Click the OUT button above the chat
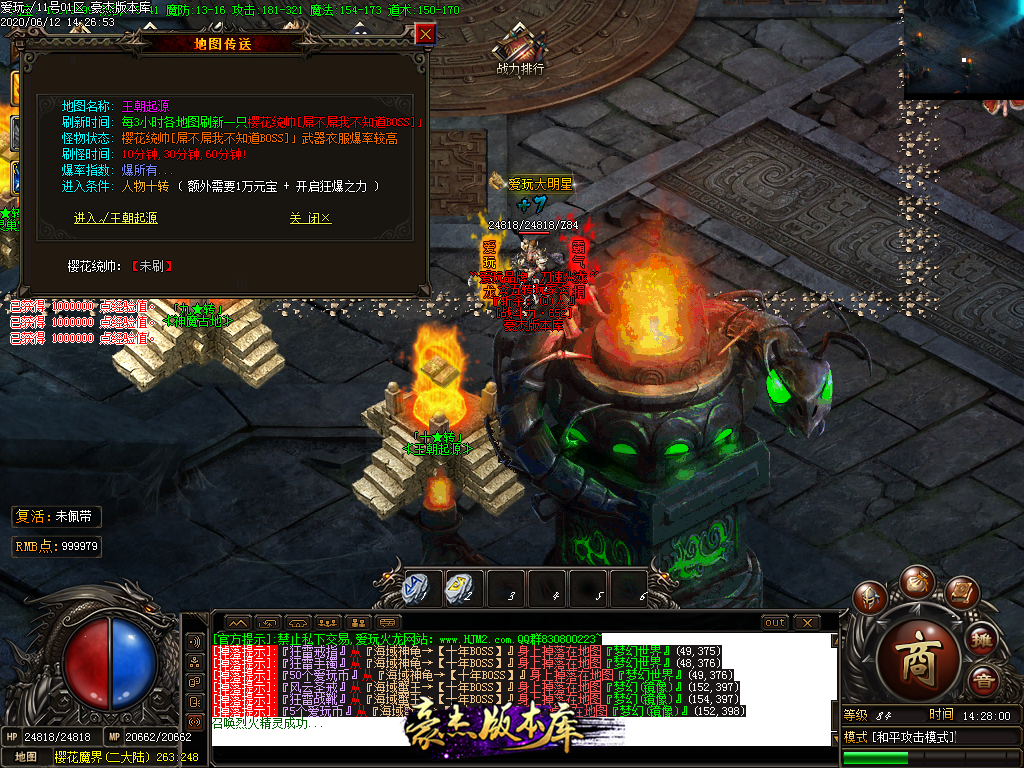This screenshot has height=768, width=1024. click(x=774, y=622)
